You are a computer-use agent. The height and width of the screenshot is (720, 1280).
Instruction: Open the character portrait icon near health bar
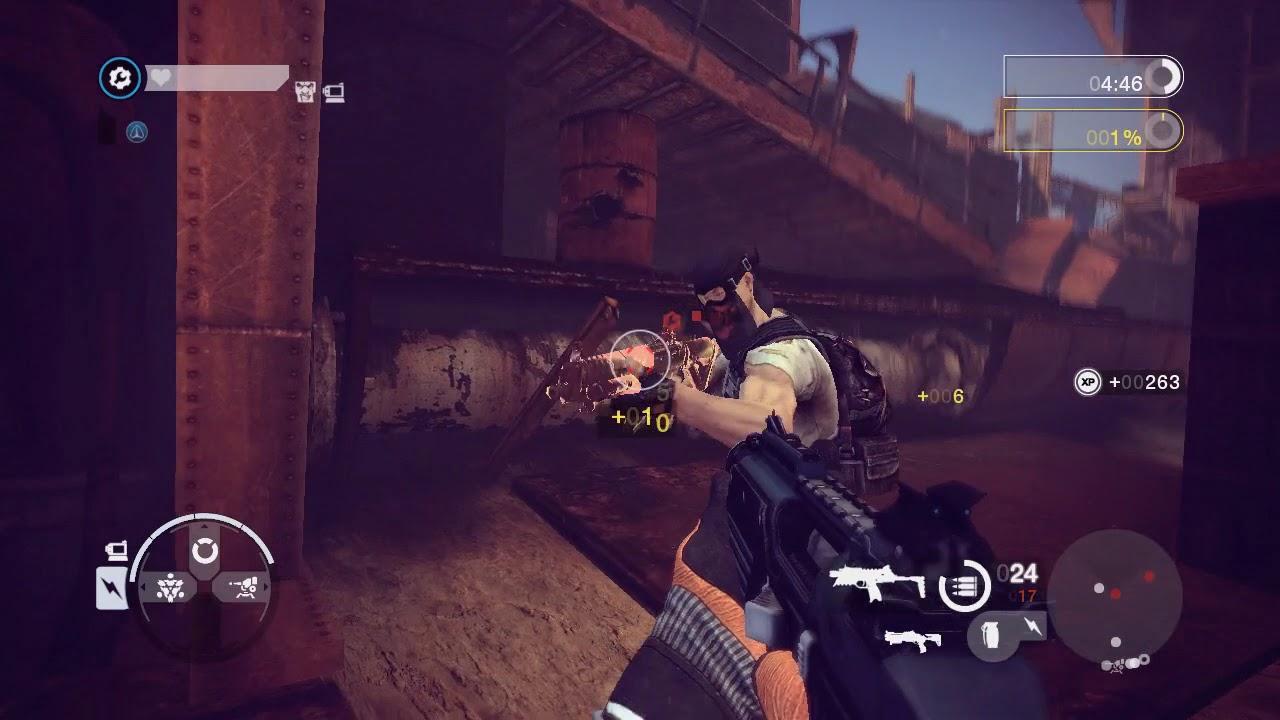coord(306,92)
